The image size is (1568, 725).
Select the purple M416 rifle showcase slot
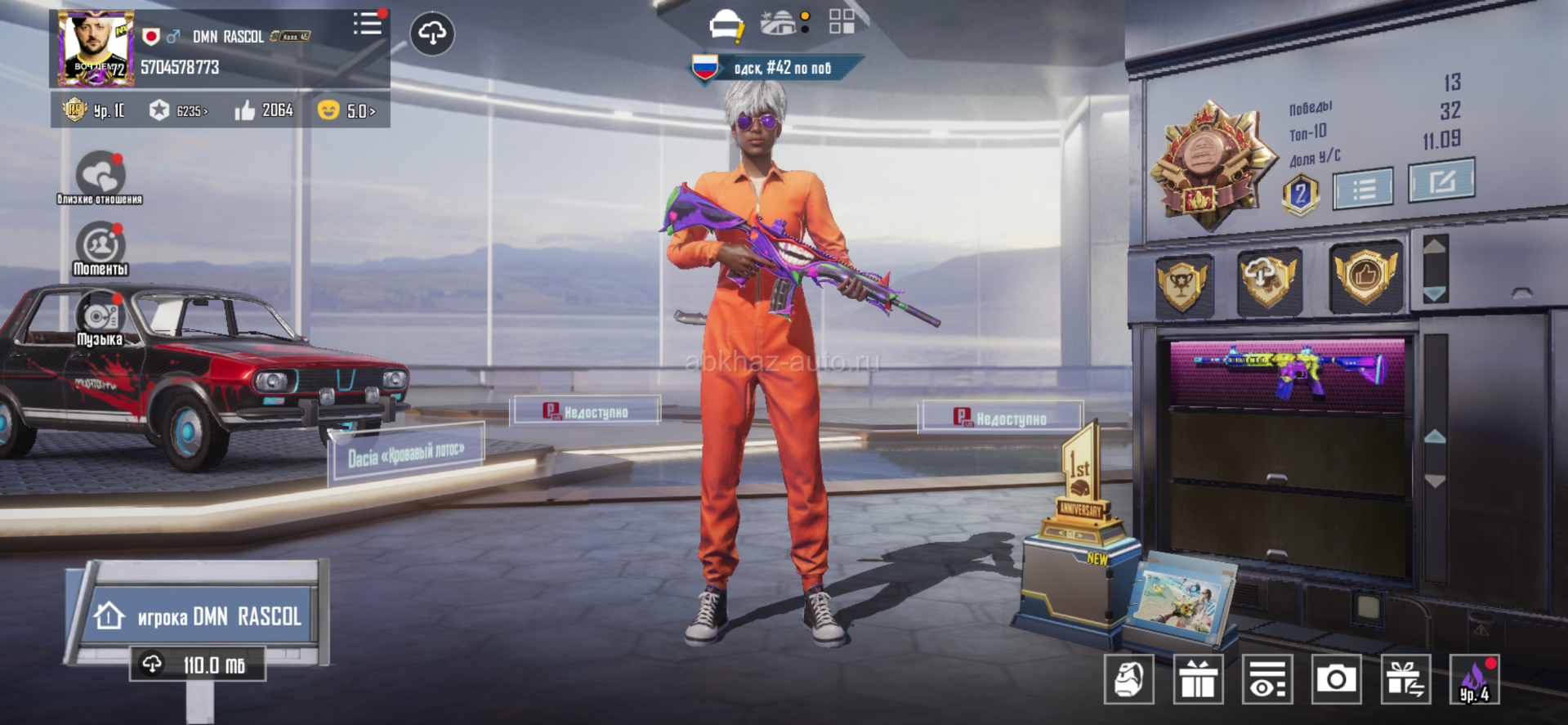(1287, 374)
